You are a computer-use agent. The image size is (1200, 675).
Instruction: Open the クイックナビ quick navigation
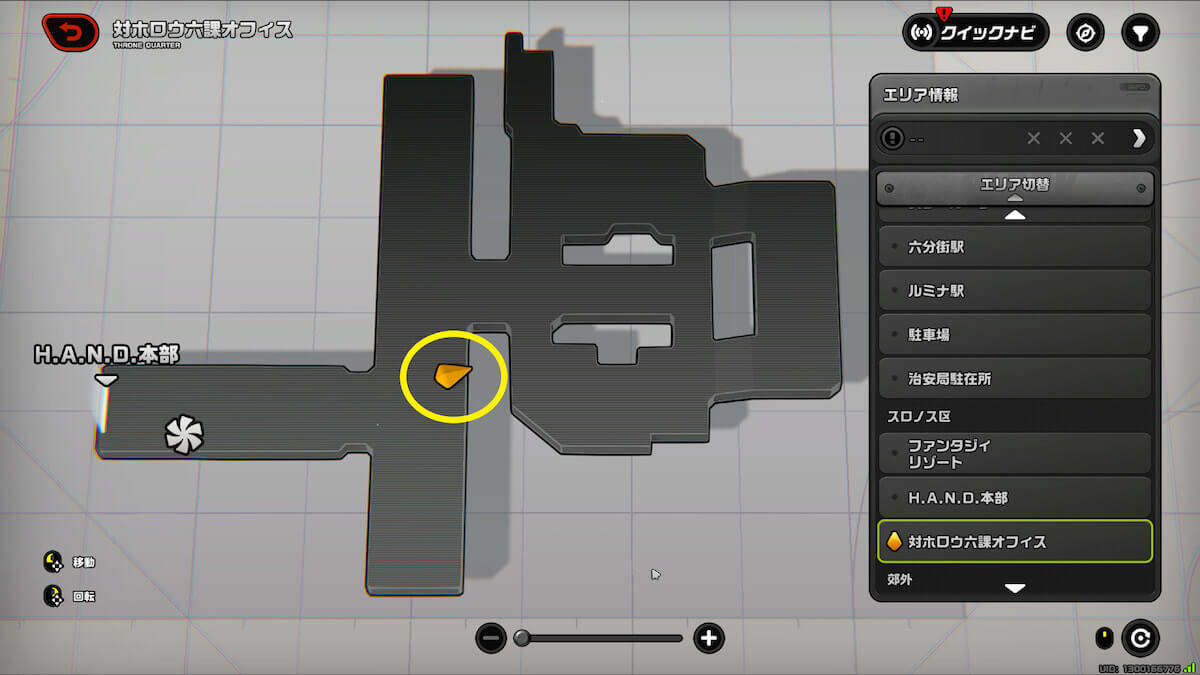click(975, 33)
